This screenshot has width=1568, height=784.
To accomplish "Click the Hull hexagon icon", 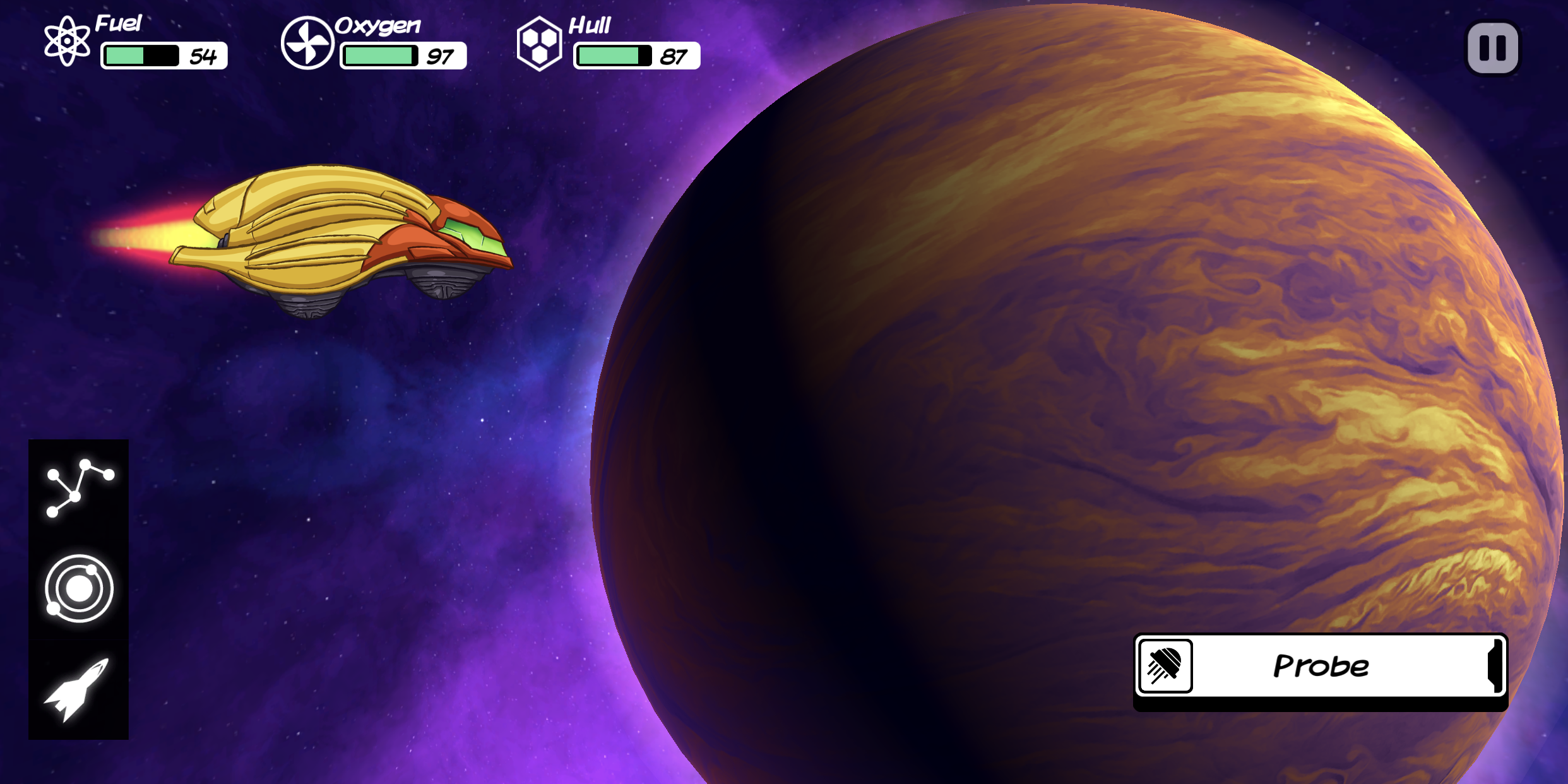I will click(x=541, y=43).
